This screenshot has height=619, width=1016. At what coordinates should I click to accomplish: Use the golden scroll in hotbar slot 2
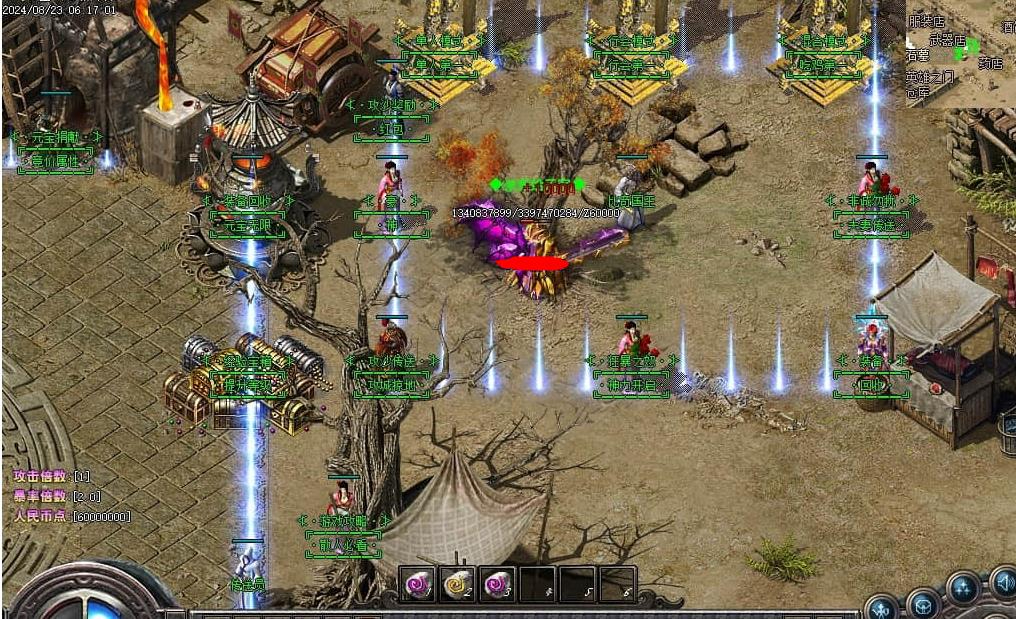[457, 584]
